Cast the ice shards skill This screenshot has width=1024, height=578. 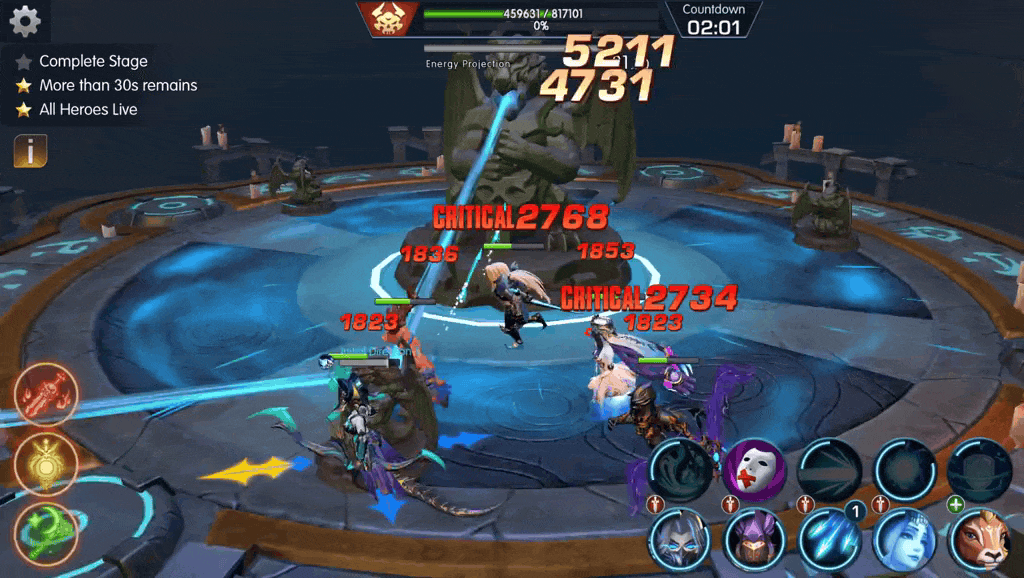coord(829,540)
